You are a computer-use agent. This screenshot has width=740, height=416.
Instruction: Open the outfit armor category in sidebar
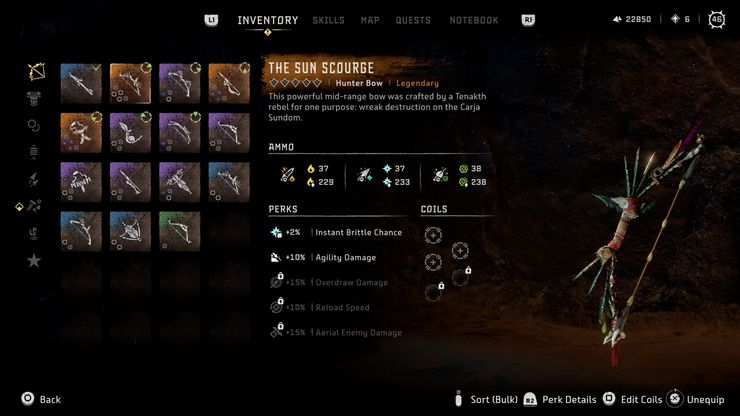(34, 99)
